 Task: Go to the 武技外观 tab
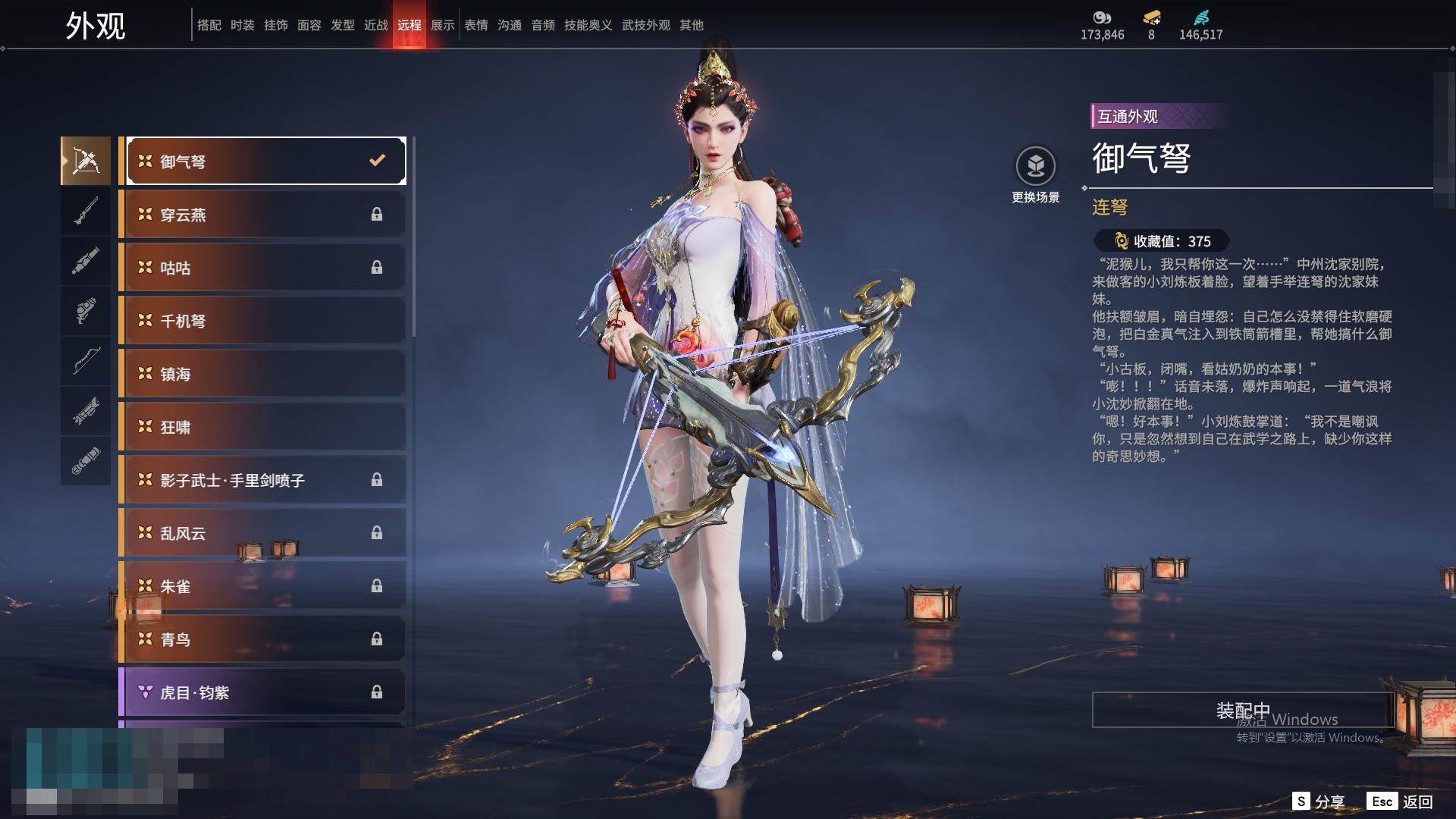click(645, 25)
